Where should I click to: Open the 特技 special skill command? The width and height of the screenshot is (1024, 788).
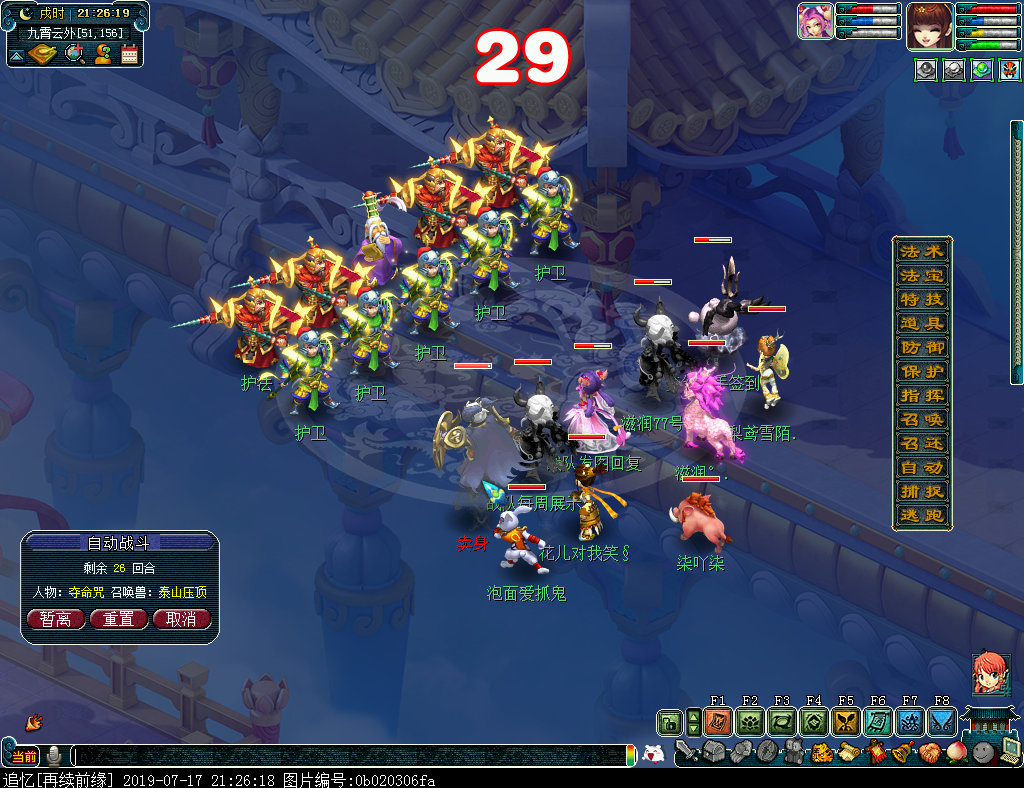pos(921,299)
